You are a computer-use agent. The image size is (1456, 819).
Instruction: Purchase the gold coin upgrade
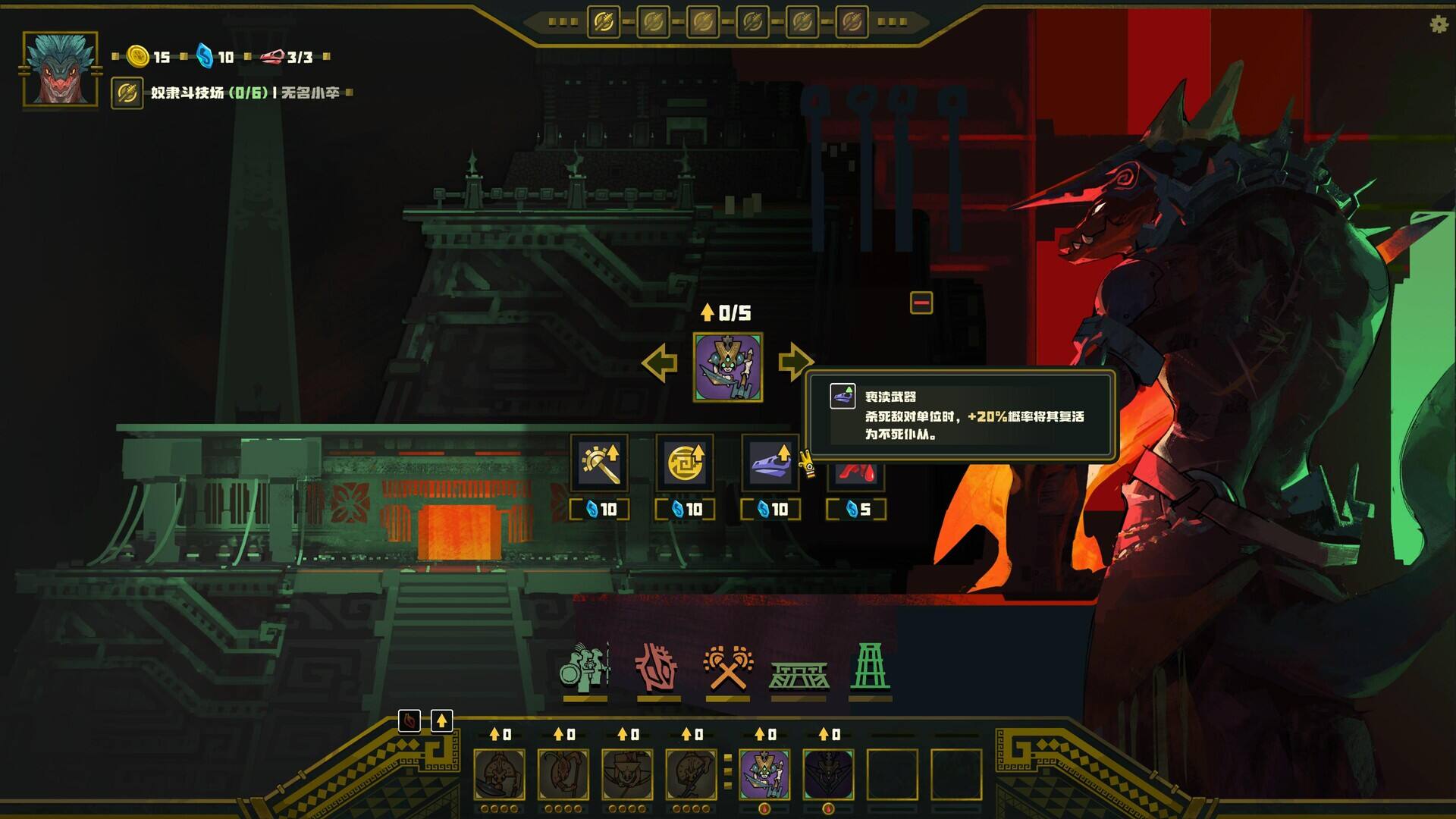[x=684, y=463]
